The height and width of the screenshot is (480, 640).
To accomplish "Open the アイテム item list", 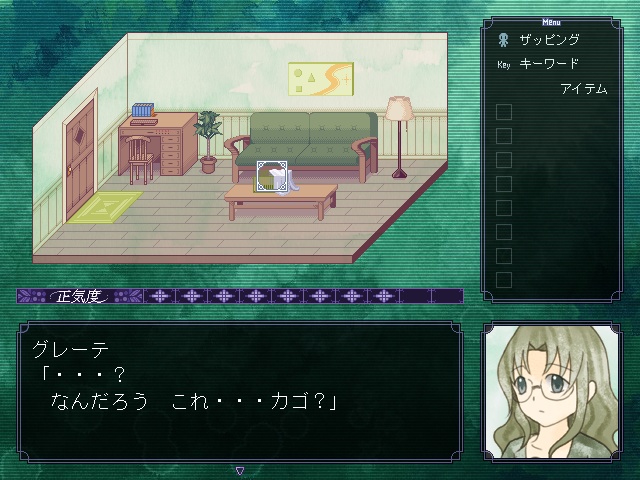I will coord(583,89).
